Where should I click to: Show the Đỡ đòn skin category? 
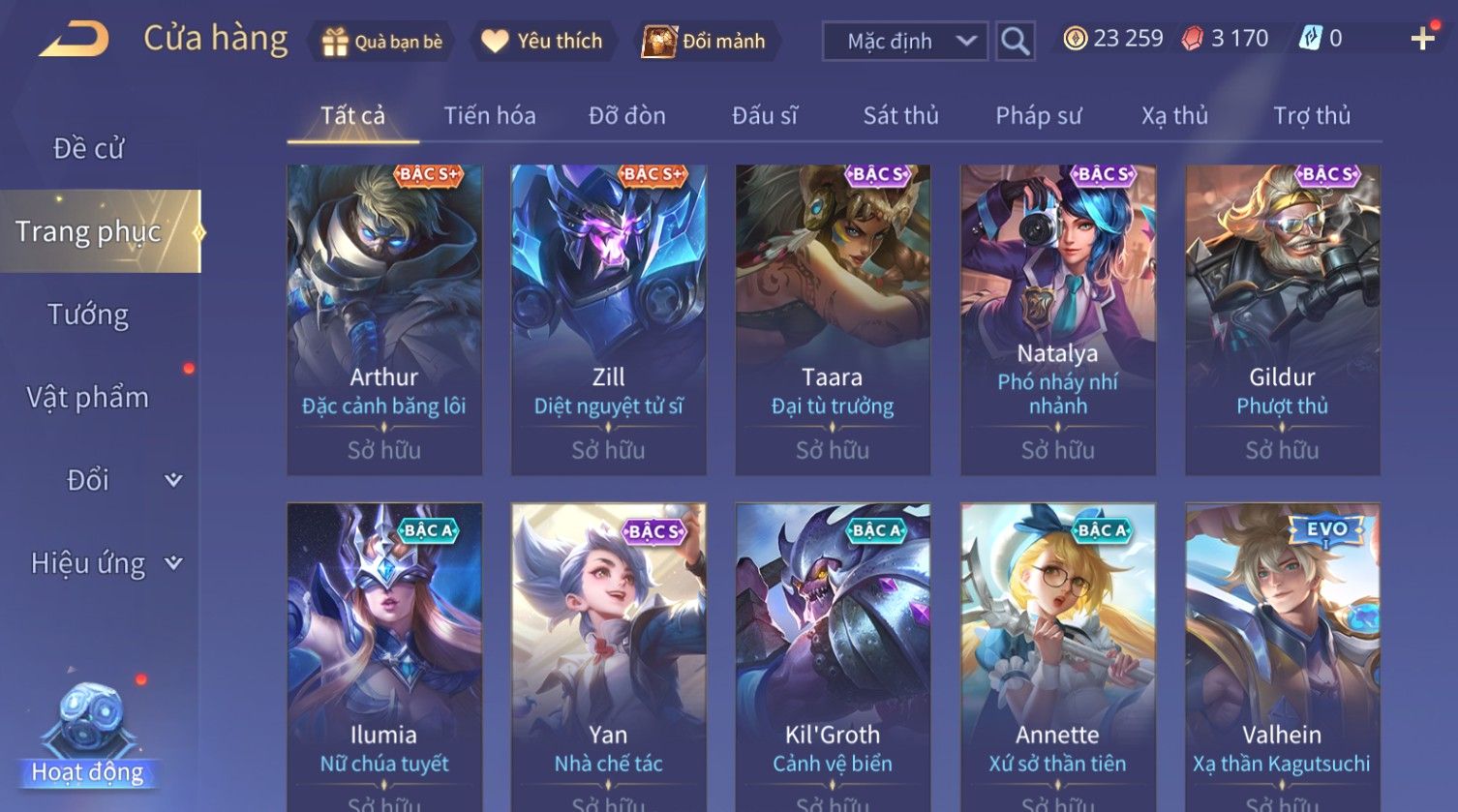[626, 116]
